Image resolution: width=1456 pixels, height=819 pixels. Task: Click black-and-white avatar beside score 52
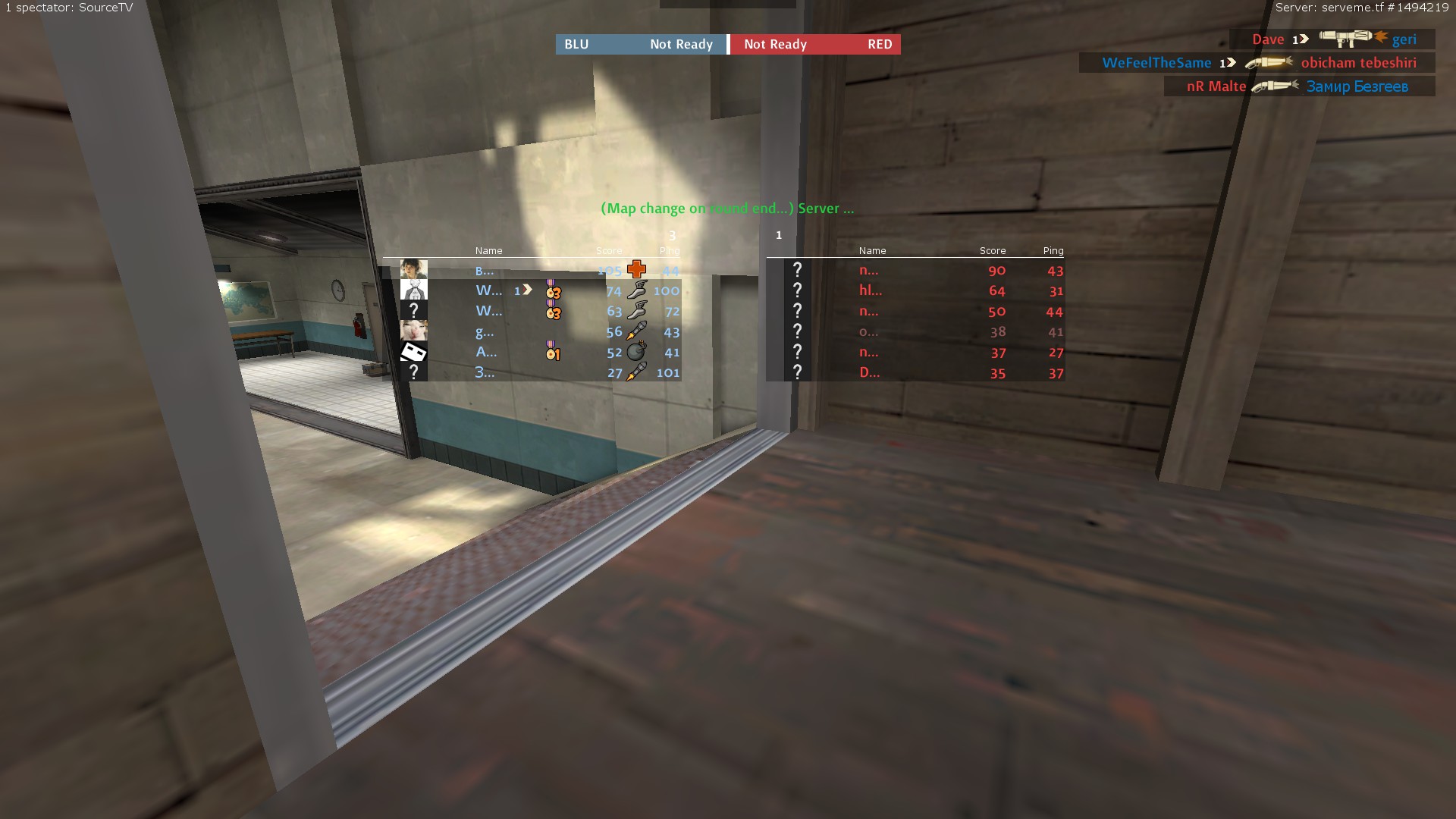pyautogui.click(x=413, y=352)
